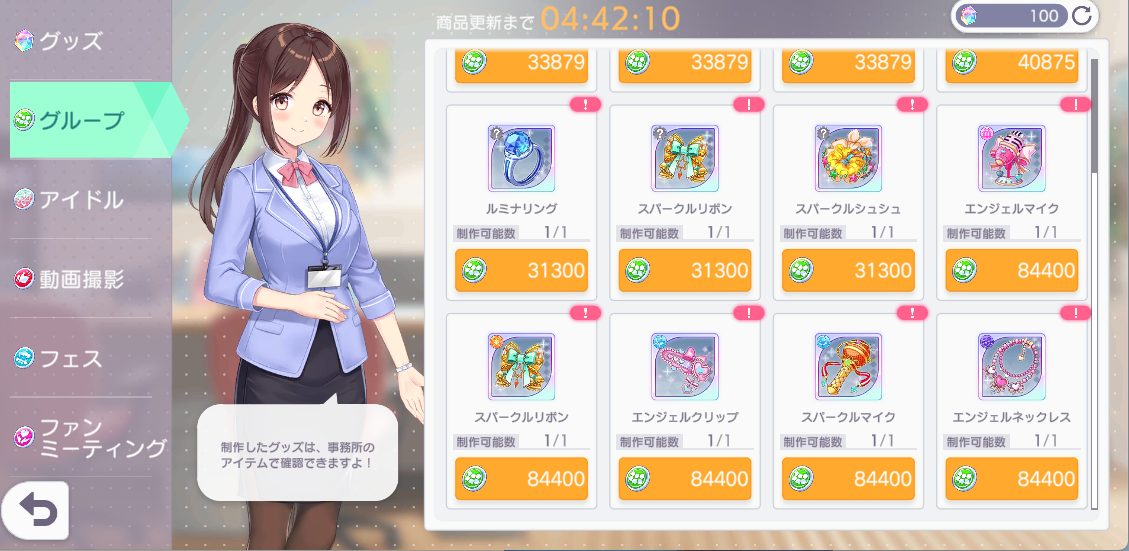Select the エンジェルマイク item icon
Image resolution: width=1129 pixels, height=551 pixels.
tap(1011, 158)
